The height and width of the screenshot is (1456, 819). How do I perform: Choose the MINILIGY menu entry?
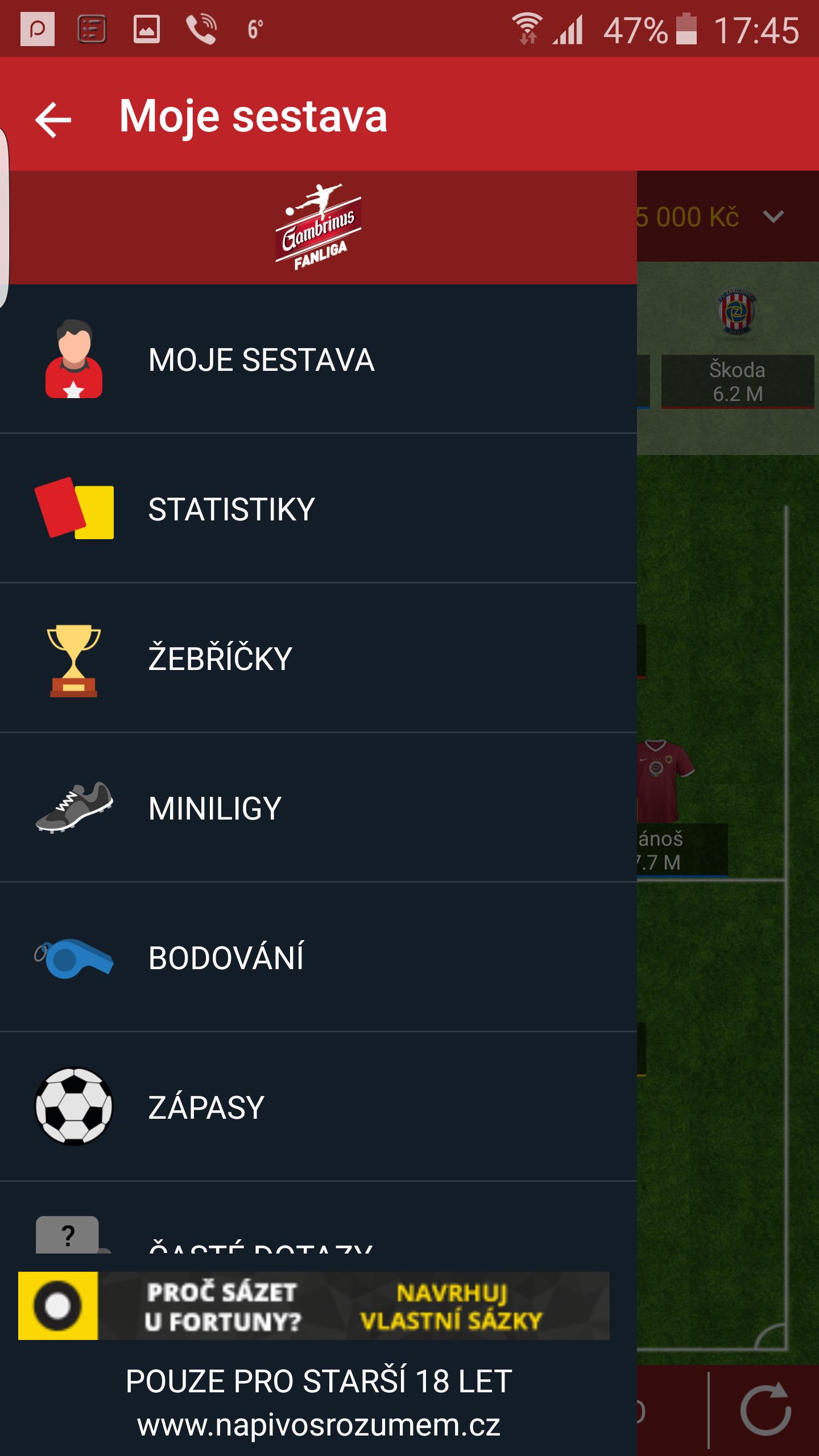(x=213, y=808)
